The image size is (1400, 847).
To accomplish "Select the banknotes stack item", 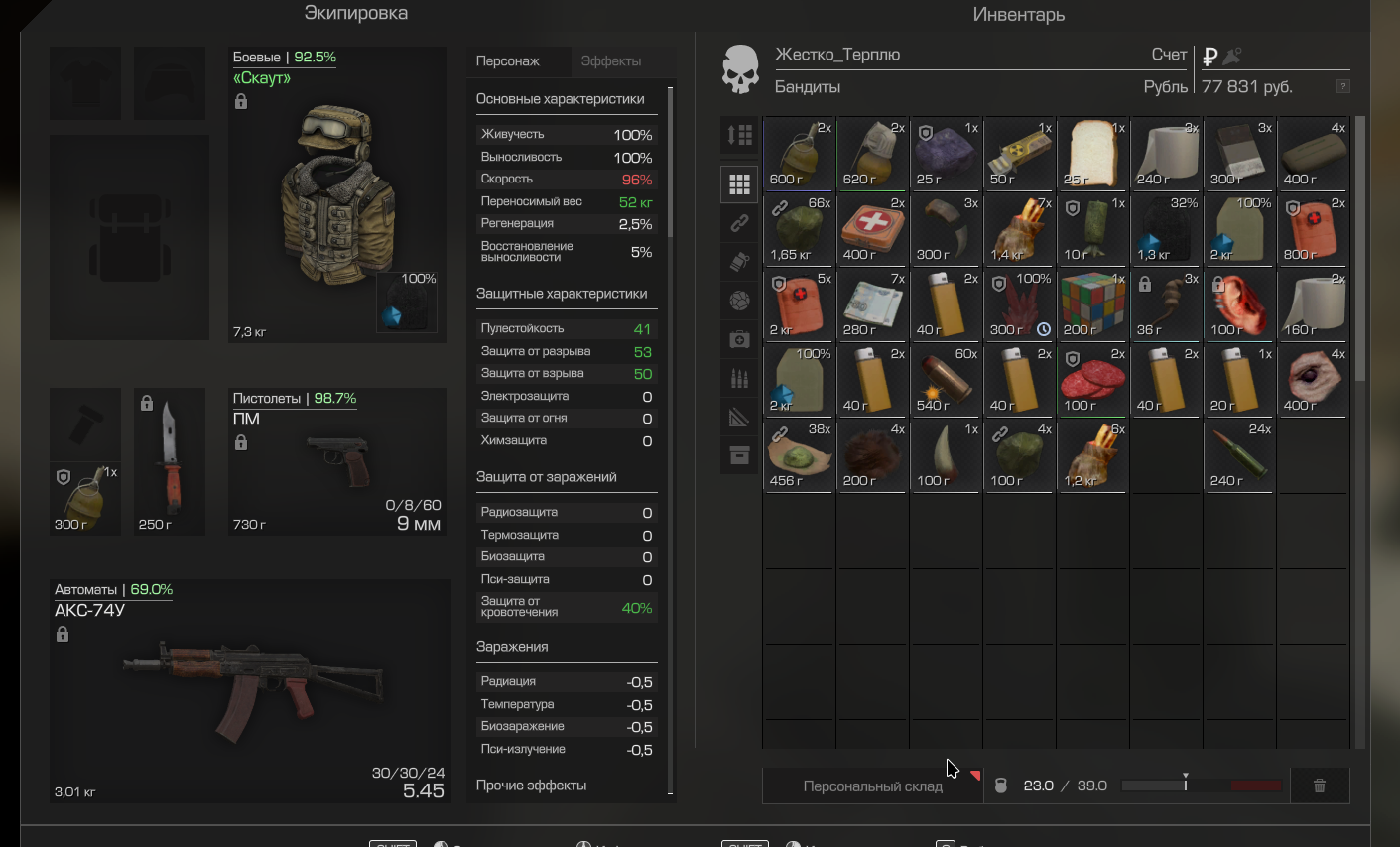I will click(x=872, y=304).
